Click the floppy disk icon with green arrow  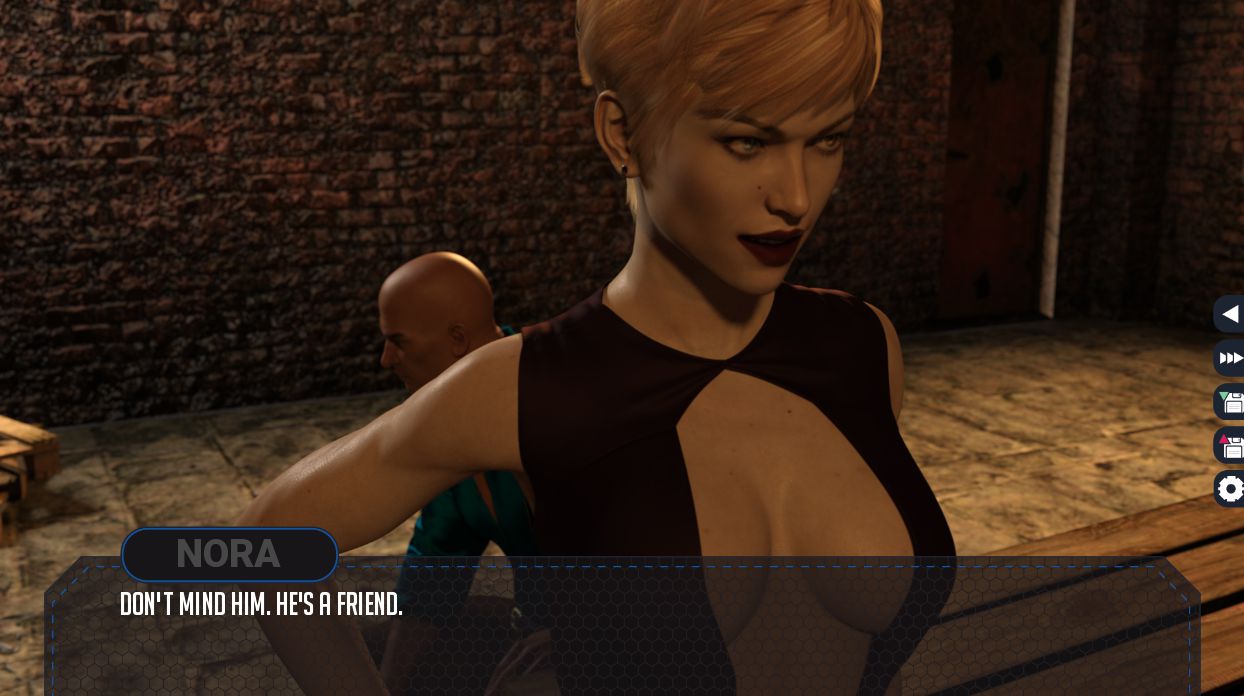click(x=1230, y=402)
